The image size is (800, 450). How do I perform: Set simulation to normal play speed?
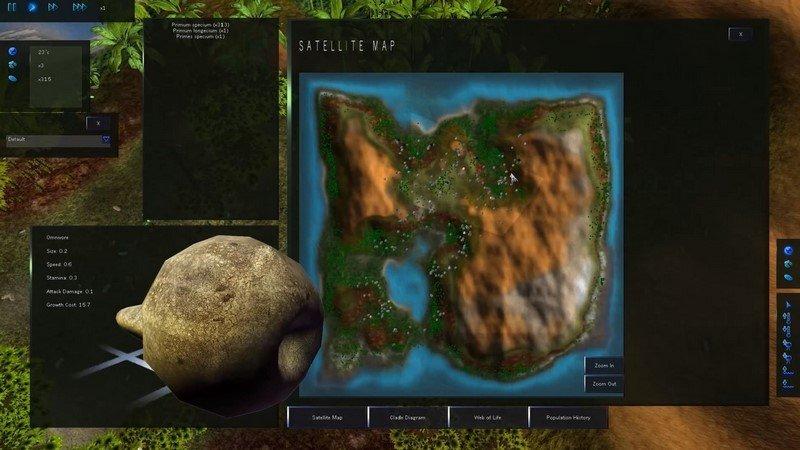click(x=32, y=7)
